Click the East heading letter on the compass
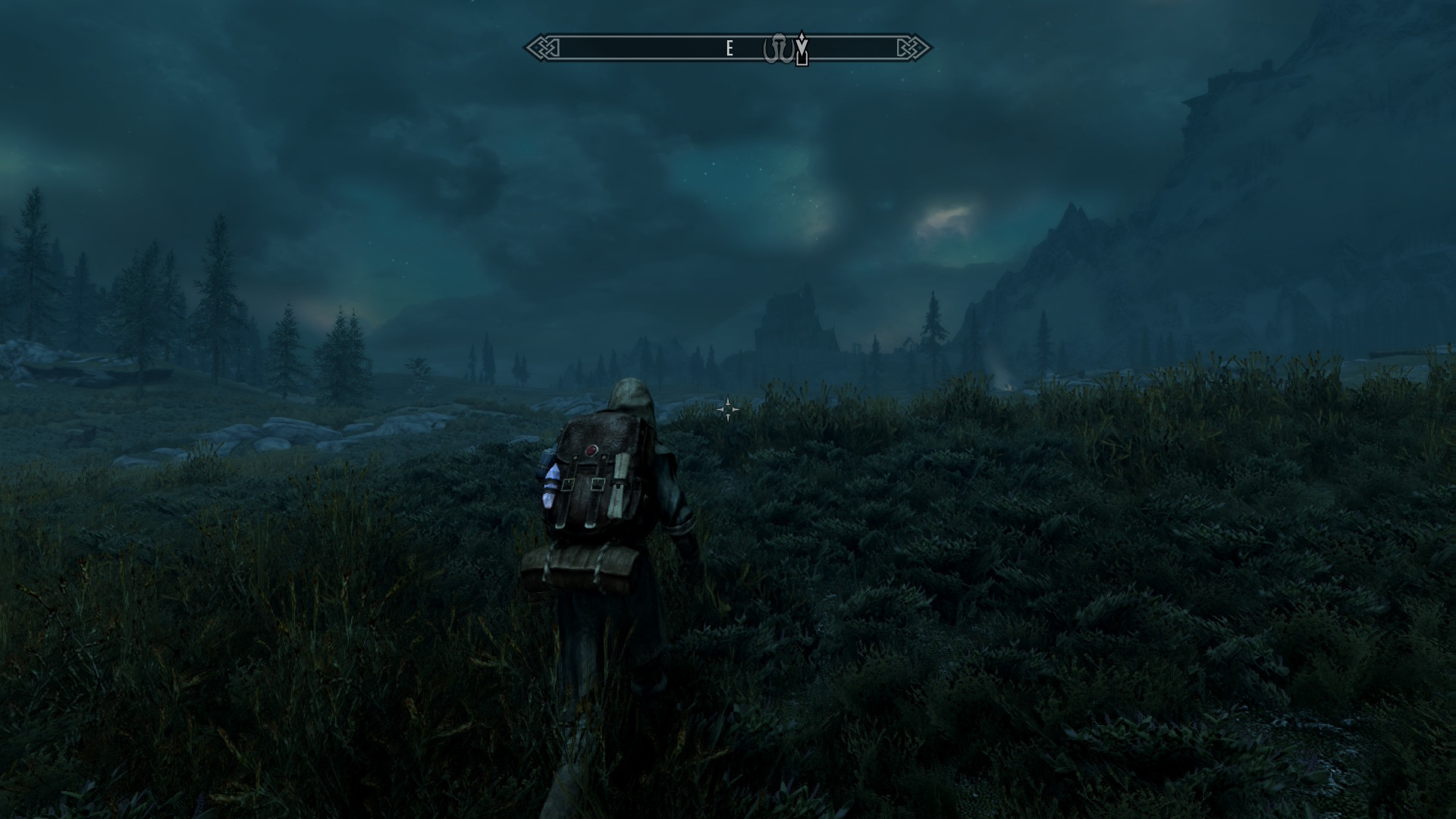The image size is (1456, 819). (x=730, y=49)
